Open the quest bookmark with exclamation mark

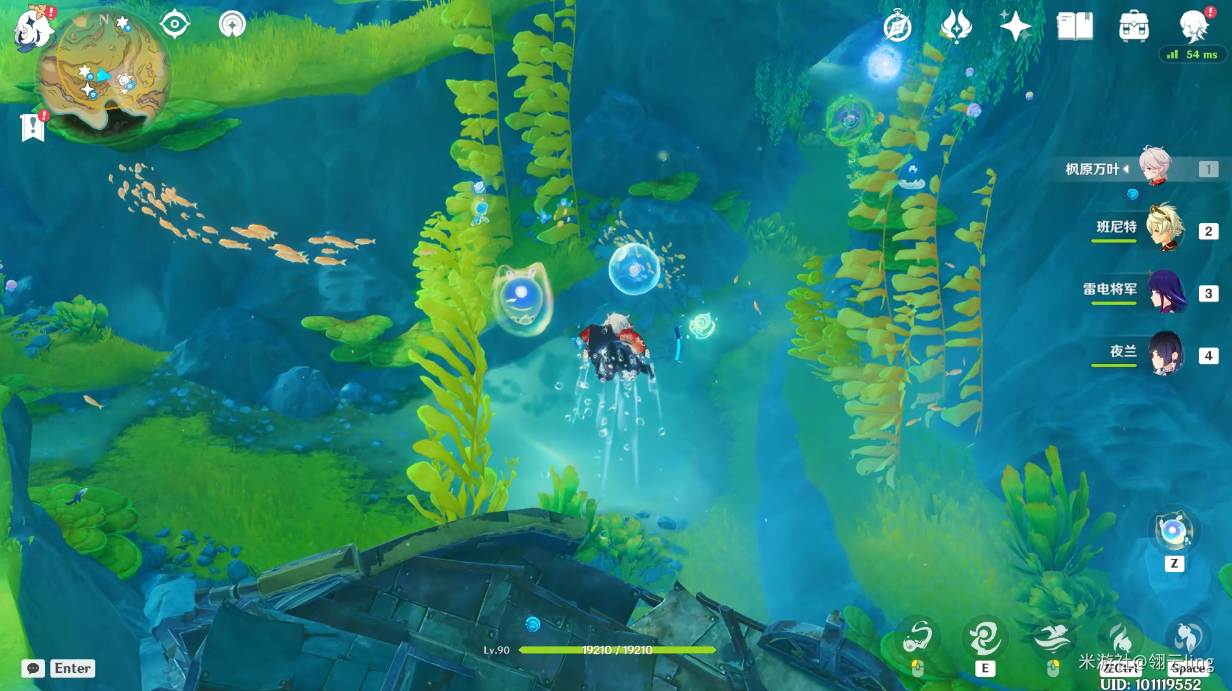(33, 127)
